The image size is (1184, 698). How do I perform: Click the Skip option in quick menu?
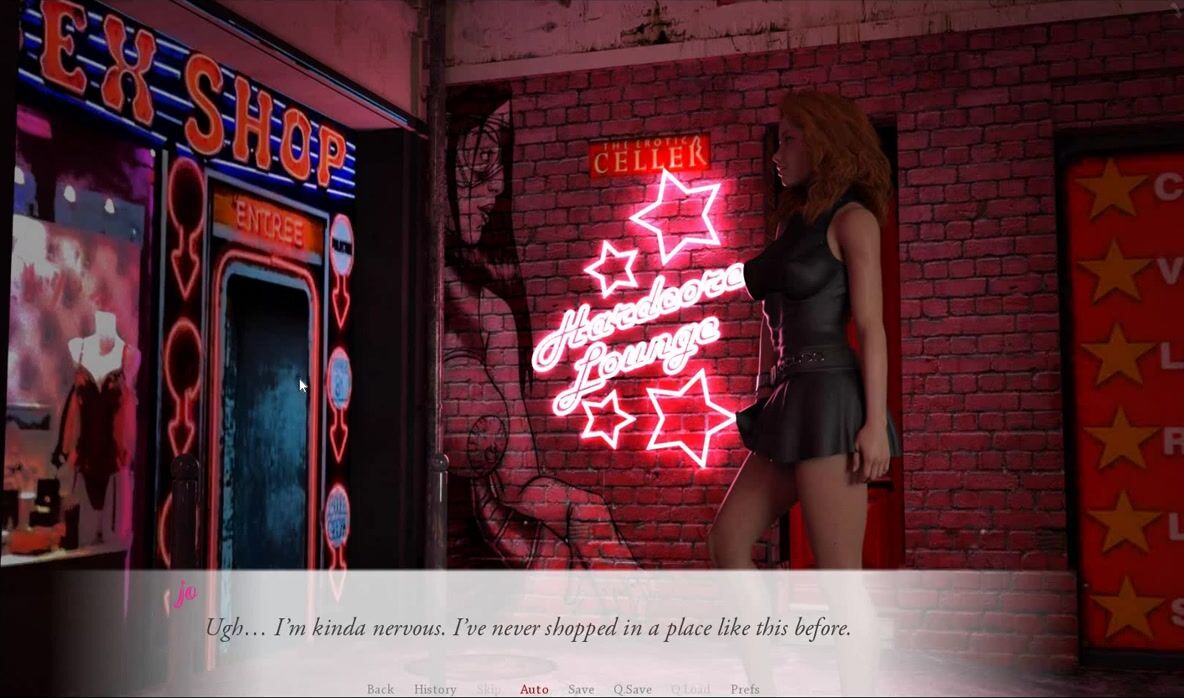point(488,689)
